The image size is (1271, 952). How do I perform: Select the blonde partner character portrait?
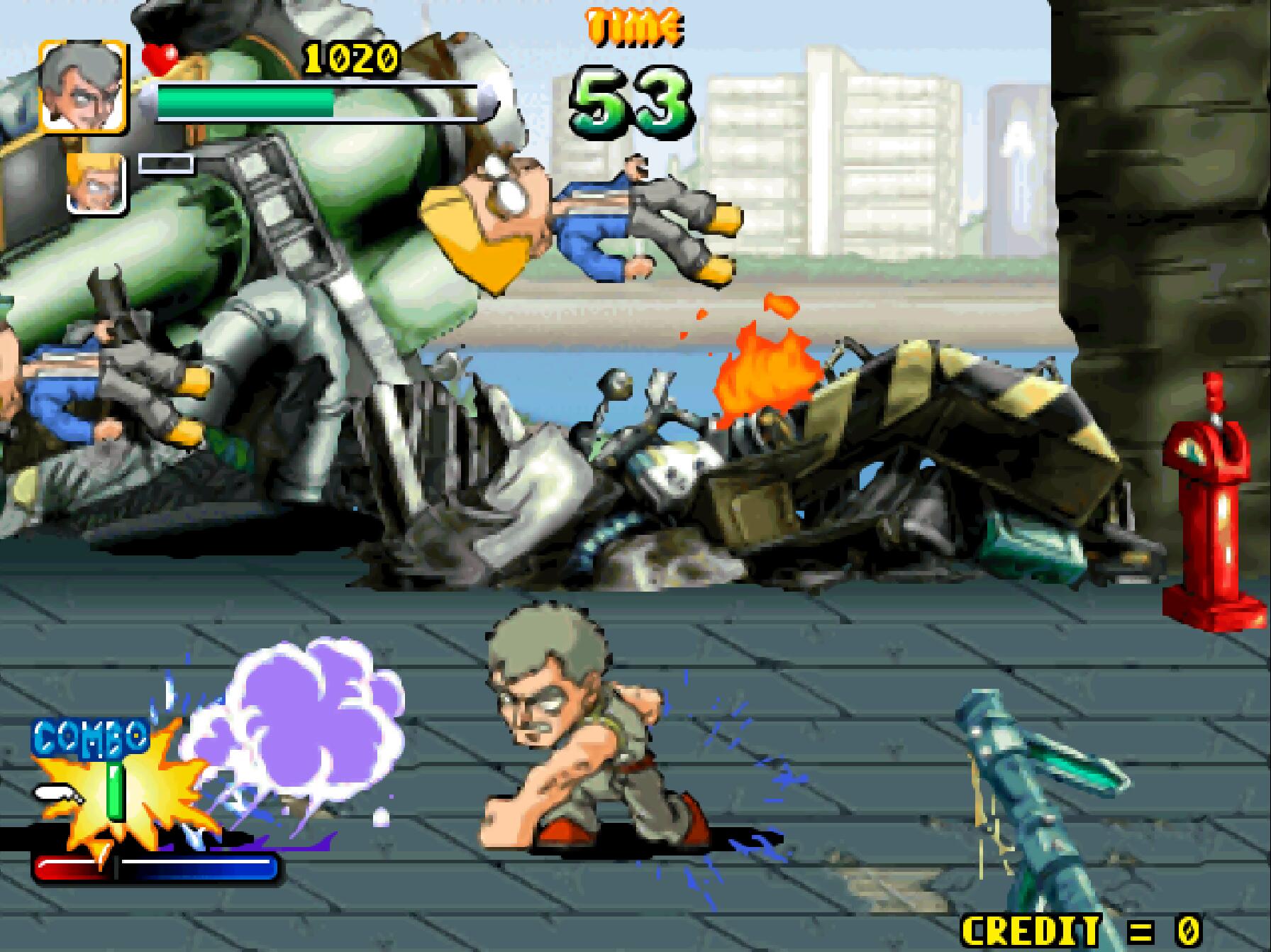click(96, 183)
